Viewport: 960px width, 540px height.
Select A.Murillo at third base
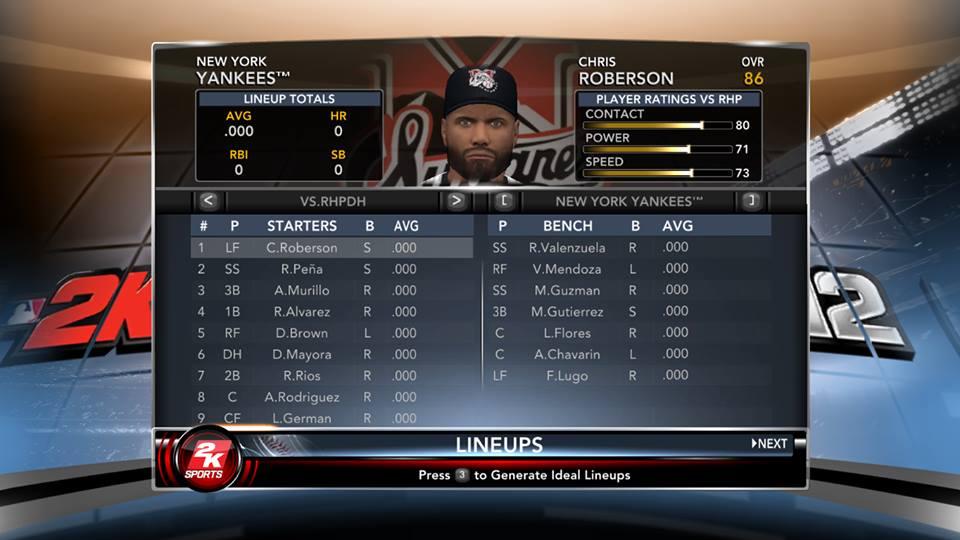302,290
